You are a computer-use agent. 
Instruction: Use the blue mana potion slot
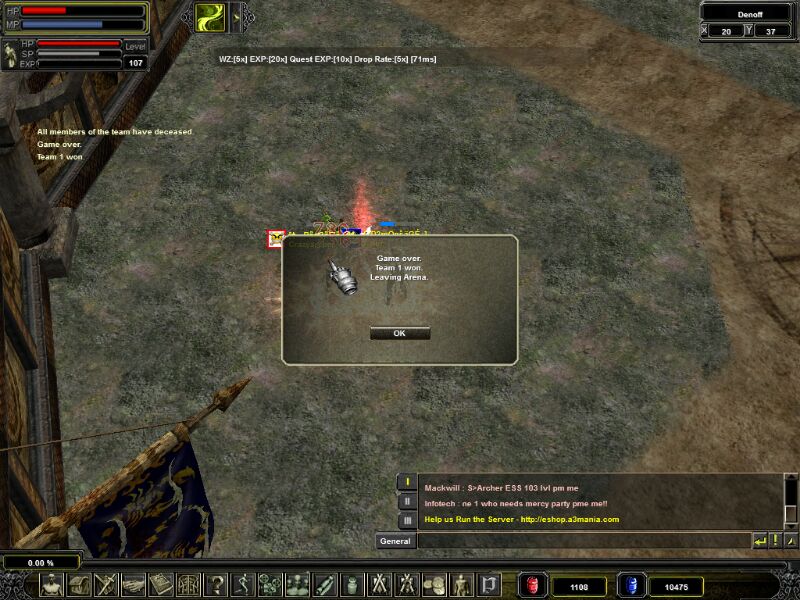(631, 585)
